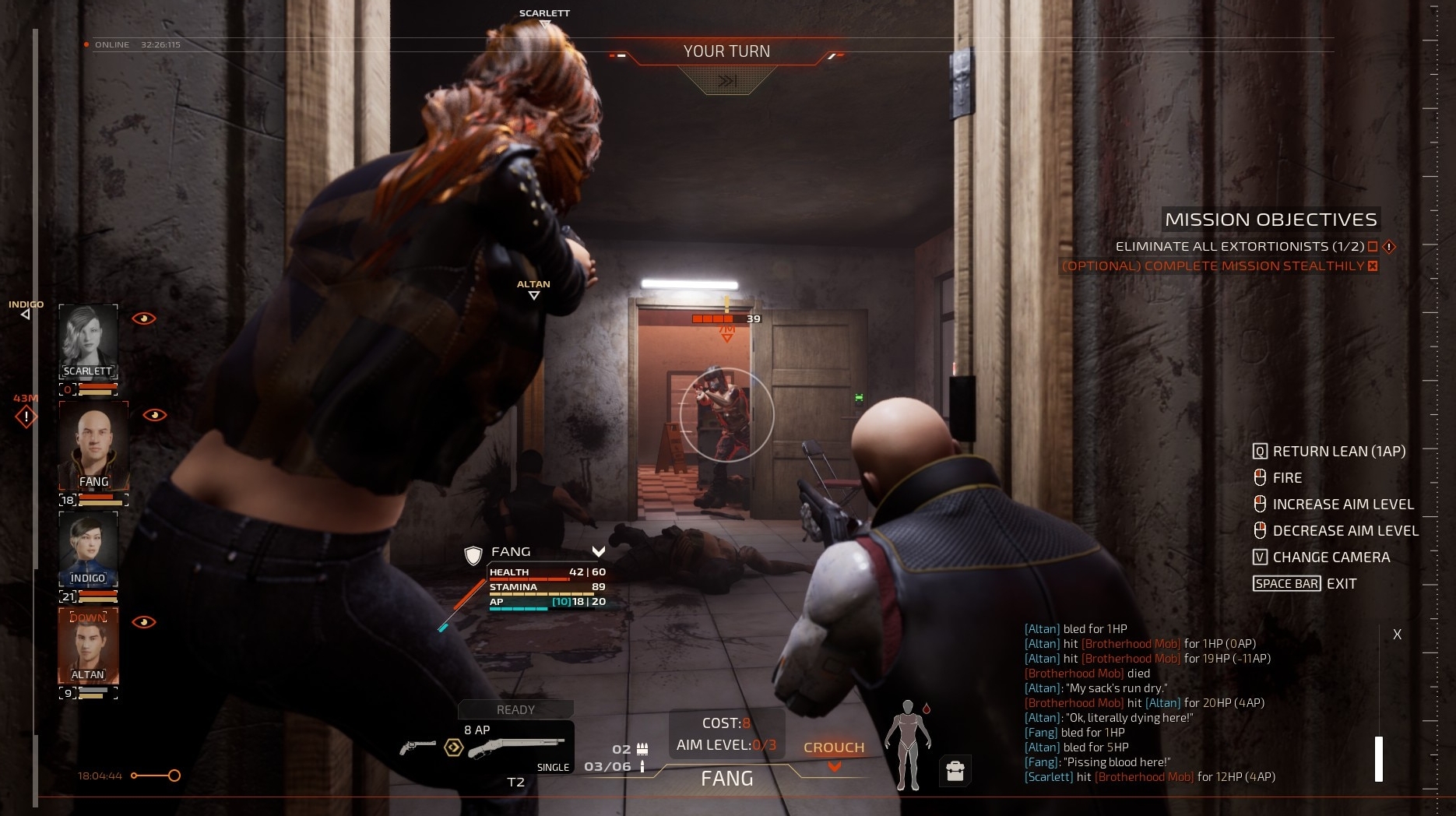Expand the Fang stats panel chevron
This screenshot has height=816, width=1456.
coord(598,551)
